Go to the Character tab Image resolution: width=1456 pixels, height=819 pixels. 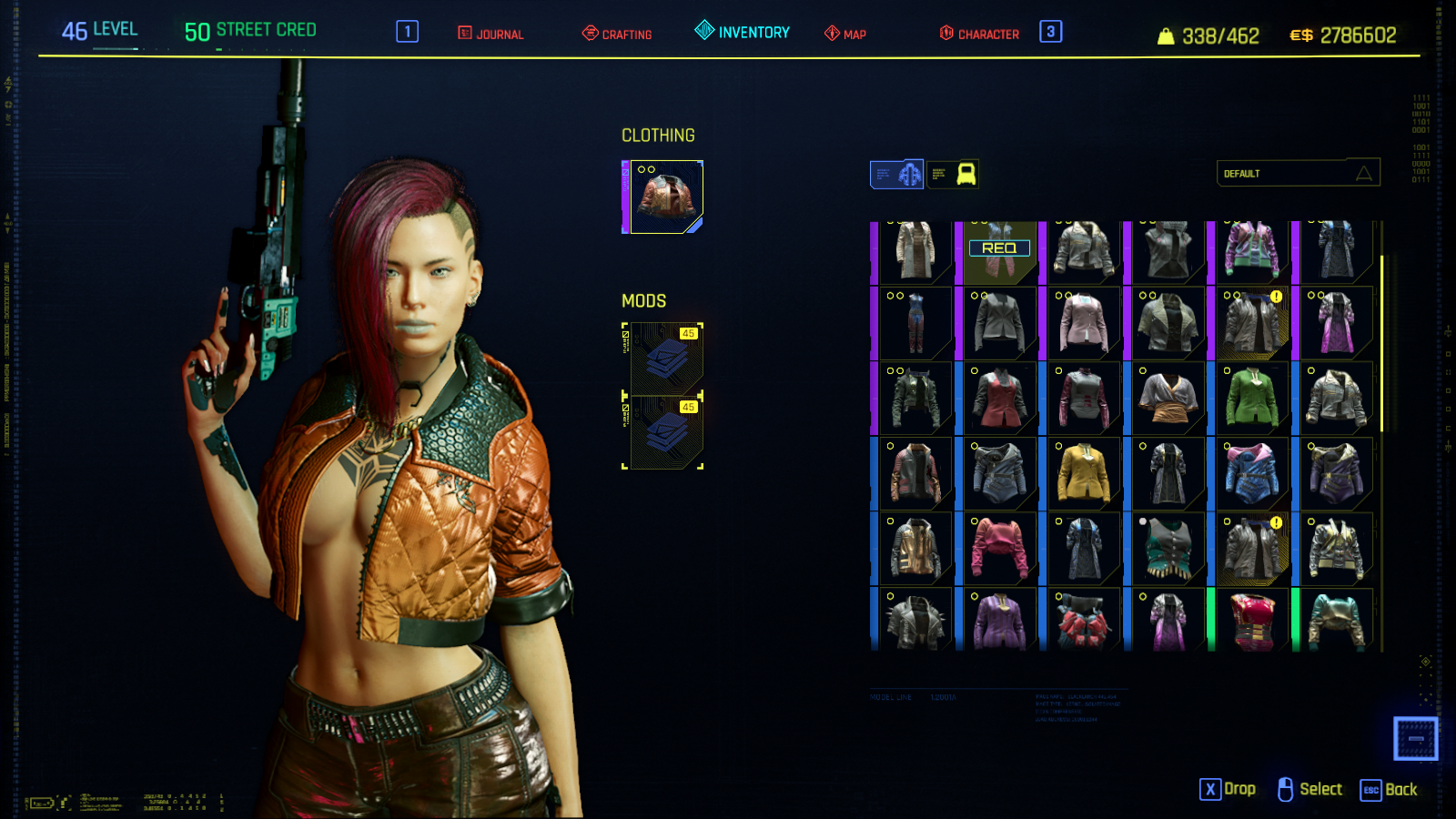click(x=979, y=34)
